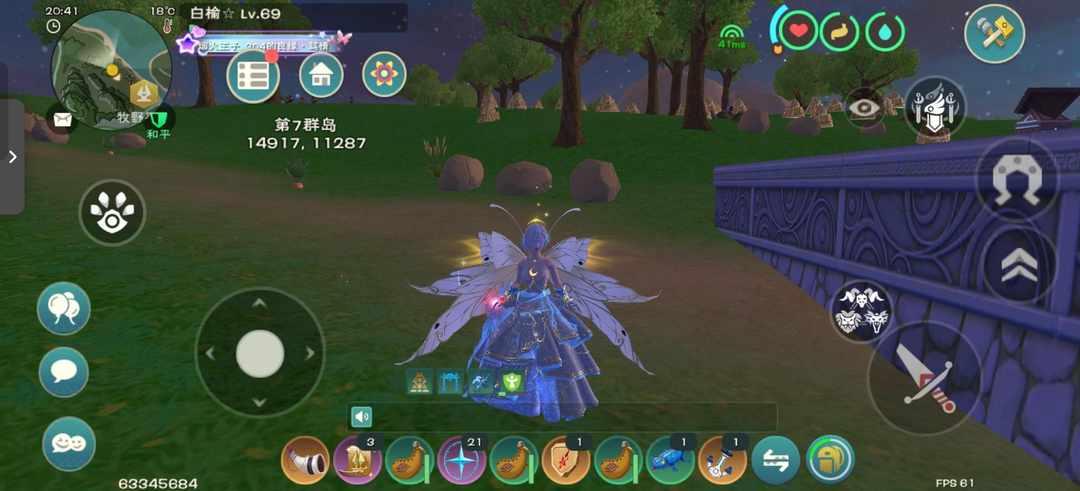Activate the paw-and-eye pet button
Screen dimensions: 1080x491
[112, 212]
